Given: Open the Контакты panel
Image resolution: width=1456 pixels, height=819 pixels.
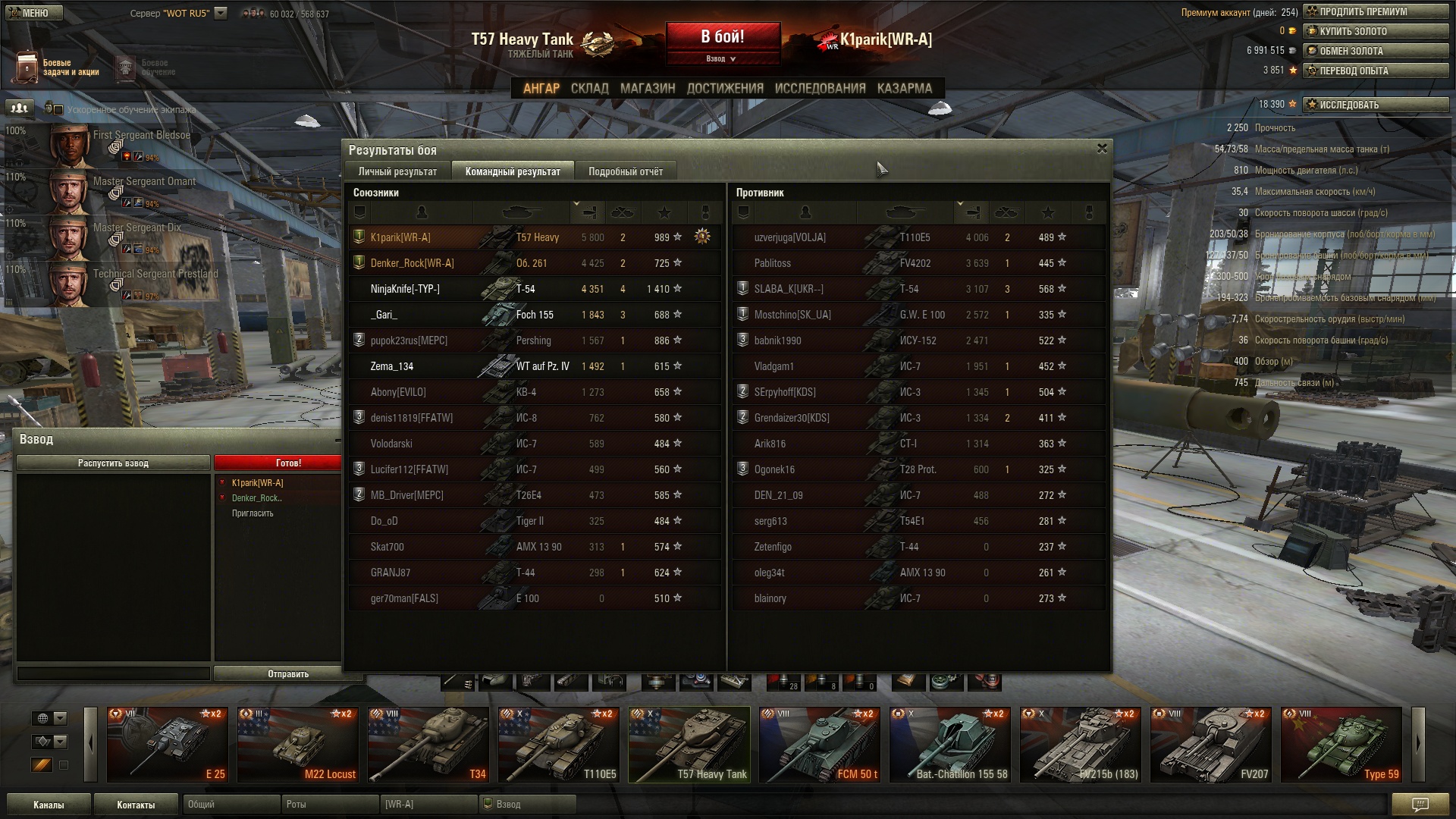Looking at the screenshot, I should (136, 805).
